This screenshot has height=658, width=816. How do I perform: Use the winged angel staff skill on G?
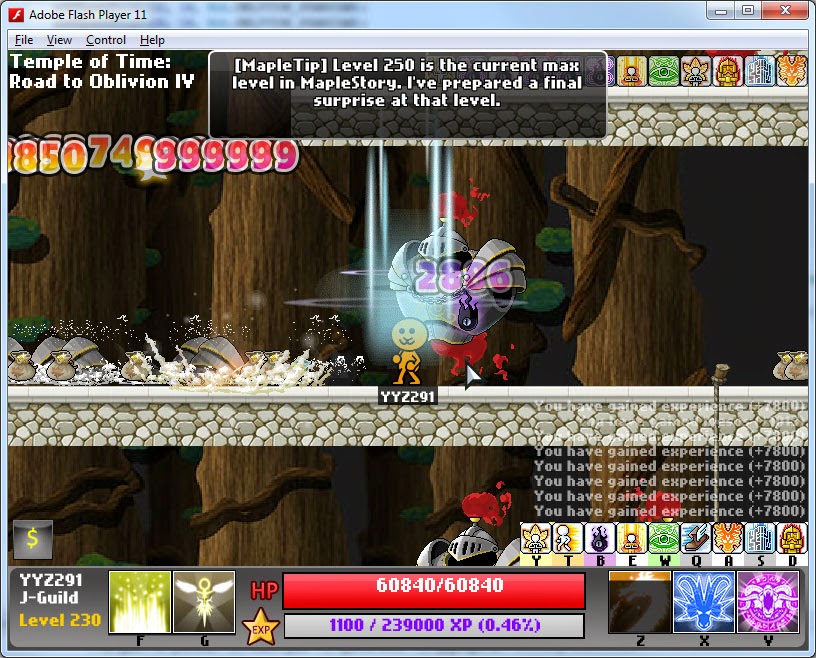[x=204, y=602]
